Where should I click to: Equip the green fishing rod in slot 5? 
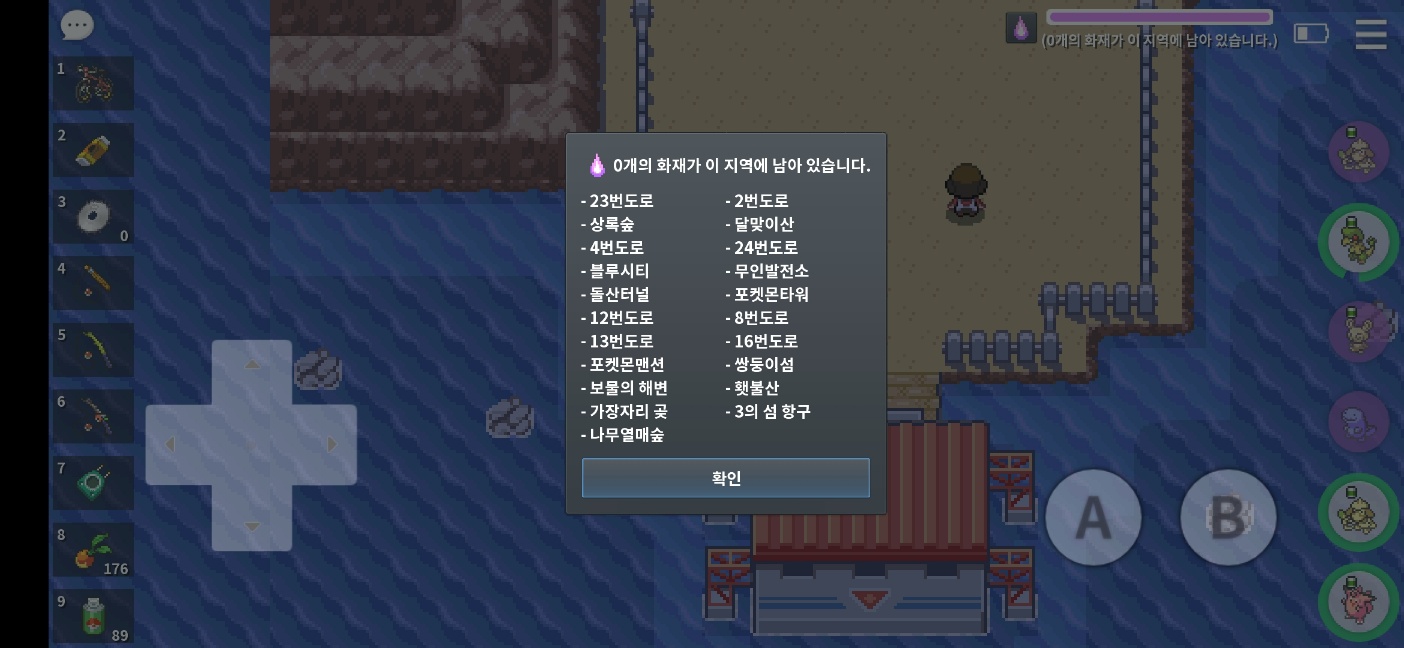pyautogui.click(x=94, y=350)
